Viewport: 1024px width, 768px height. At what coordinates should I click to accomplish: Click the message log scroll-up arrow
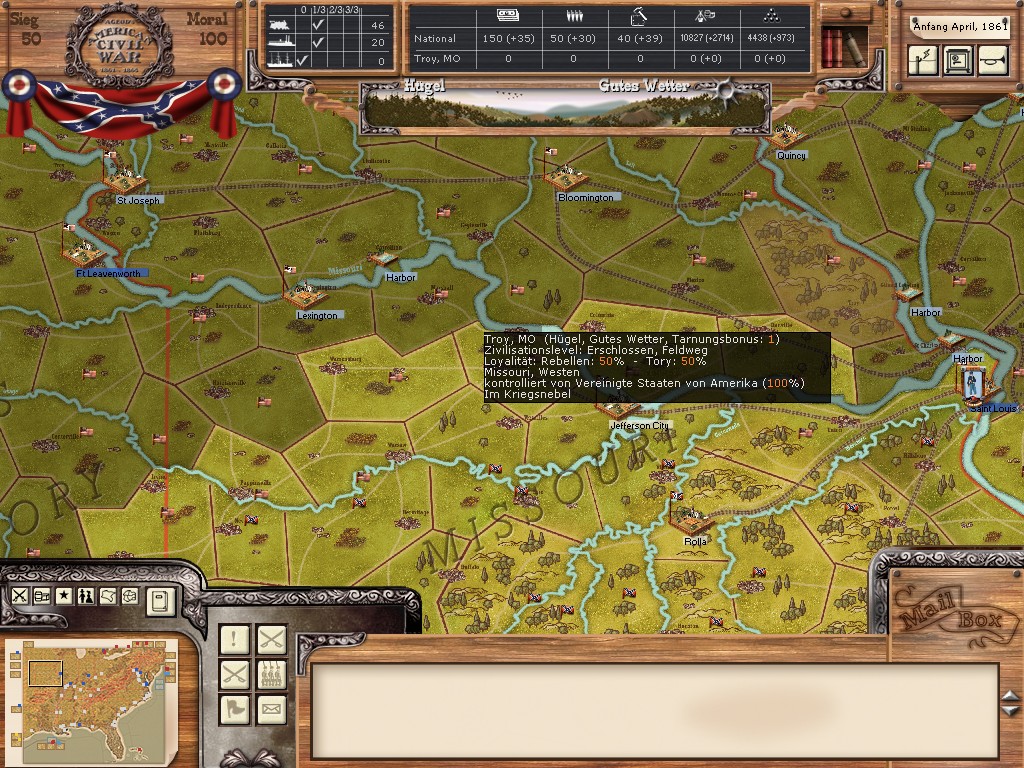click(1010, 695)
